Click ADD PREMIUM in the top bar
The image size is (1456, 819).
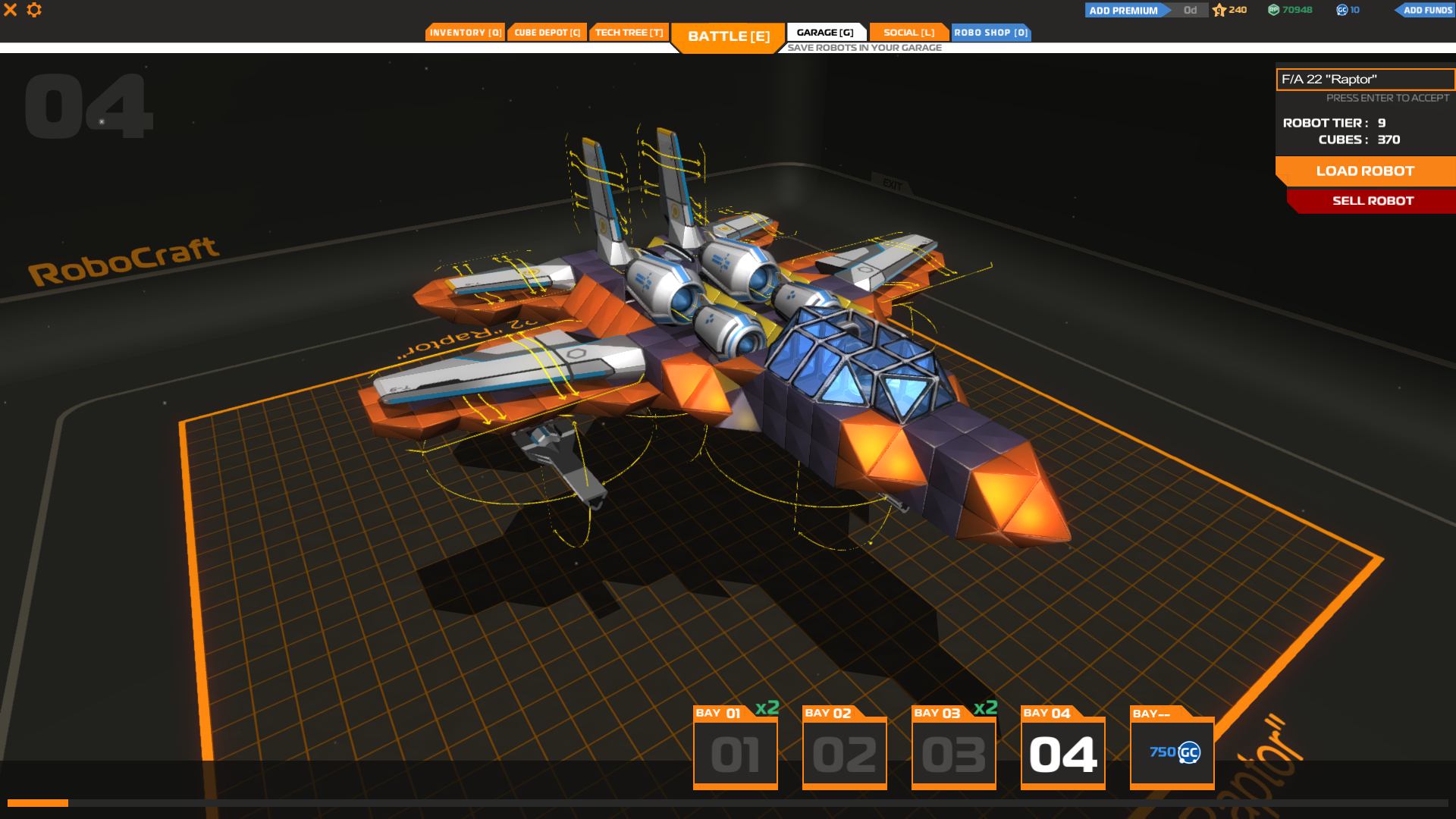pyautogui.click(x=1123, y=10)
